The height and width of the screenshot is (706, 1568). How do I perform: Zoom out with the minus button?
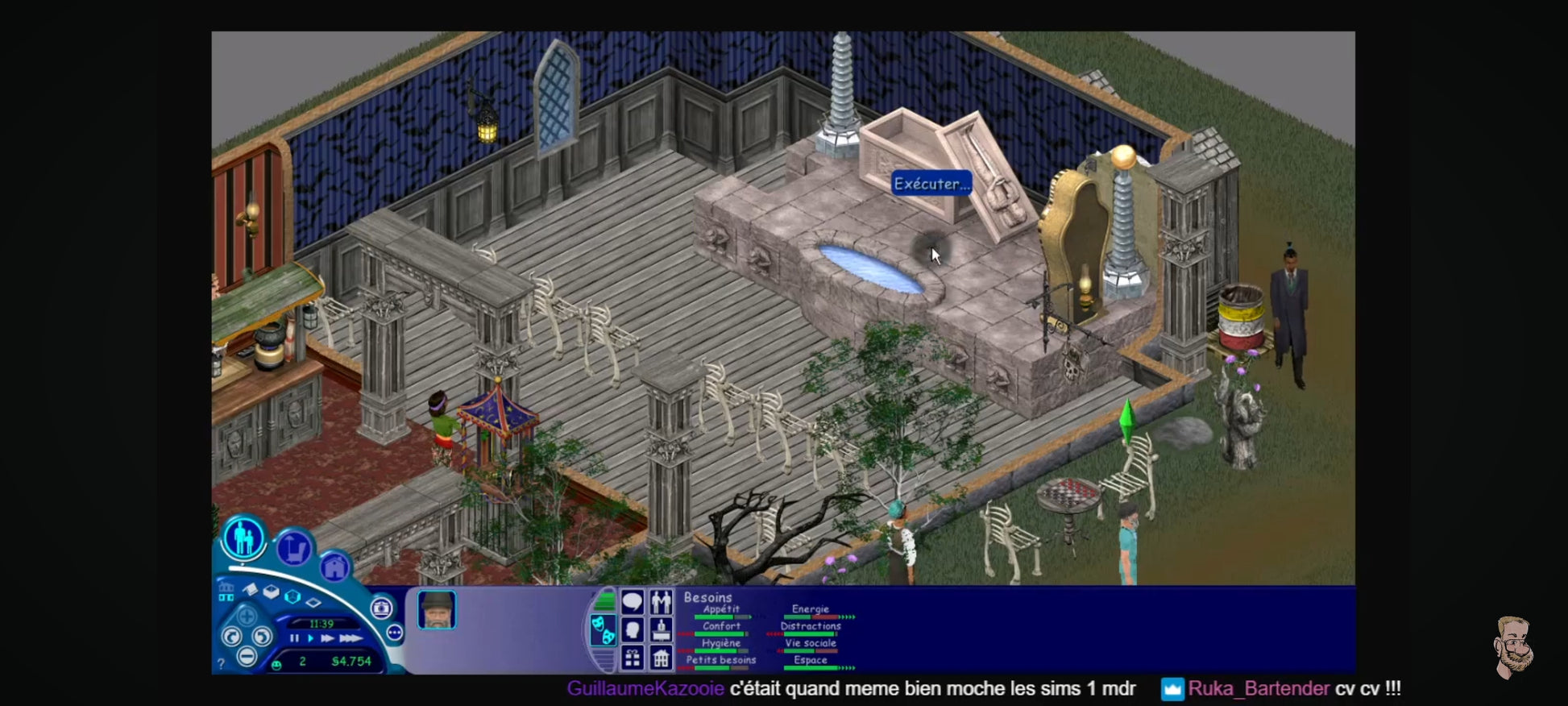click(247, 657)
